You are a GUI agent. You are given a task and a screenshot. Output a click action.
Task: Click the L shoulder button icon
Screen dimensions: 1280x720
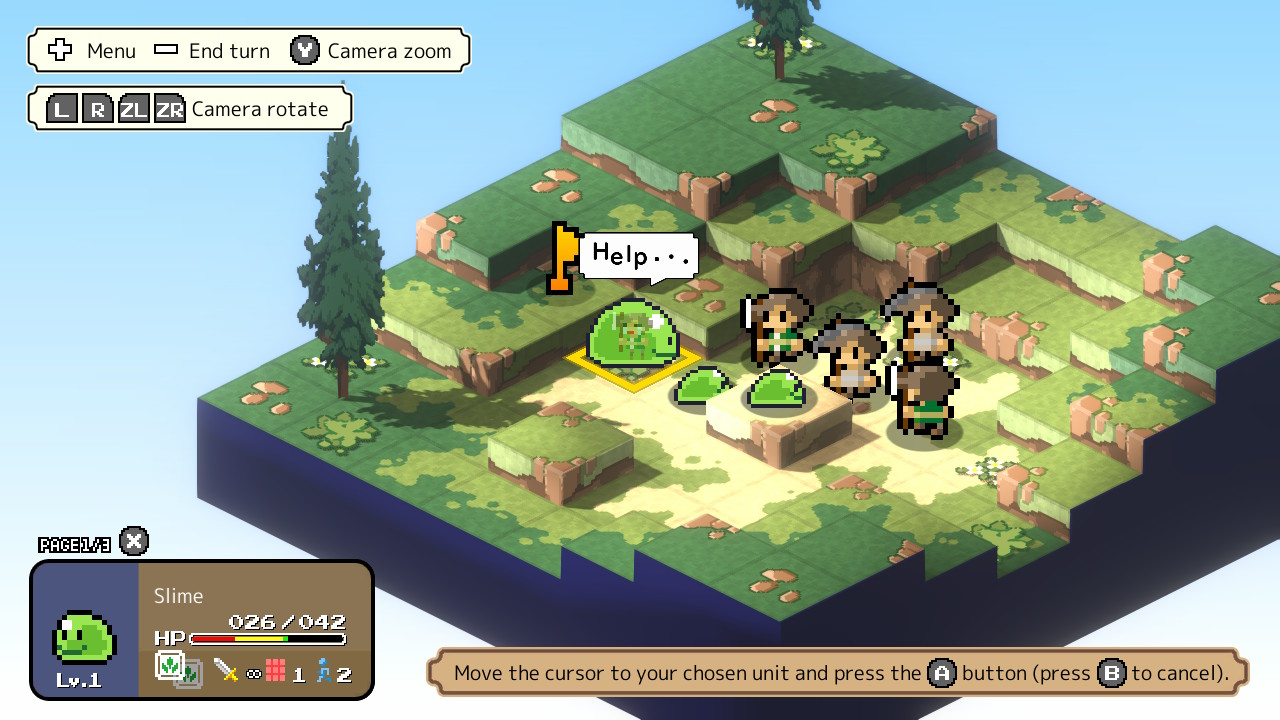tap(61, 108)
